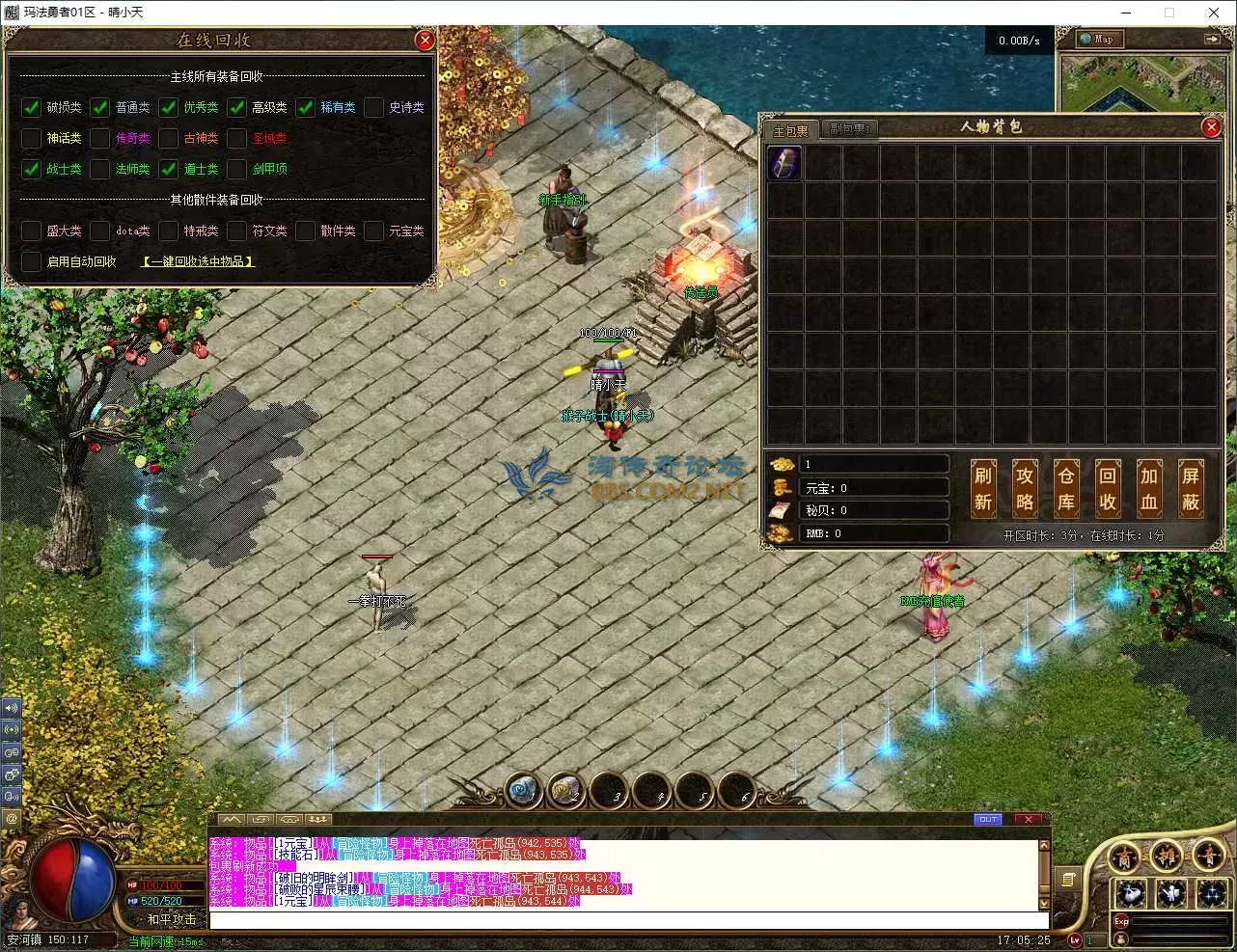Click 【一键回收选中物品】 link
Viewport: 1237px width, 952px height.
(x=199, y=261)
